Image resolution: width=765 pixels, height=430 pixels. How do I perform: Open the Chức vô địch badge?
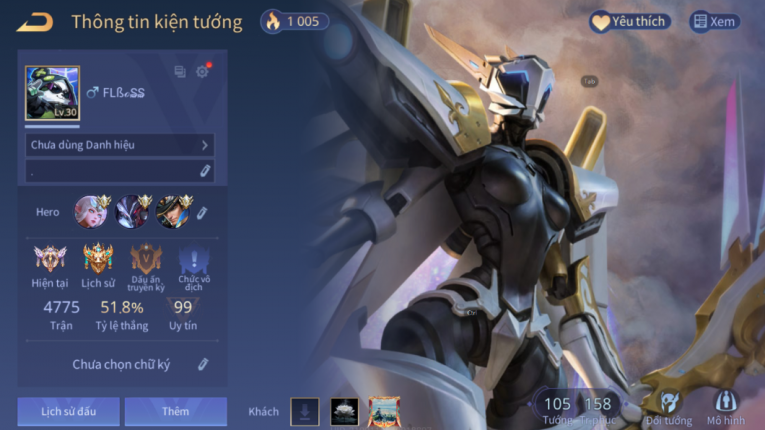click(x=194, y=262)
